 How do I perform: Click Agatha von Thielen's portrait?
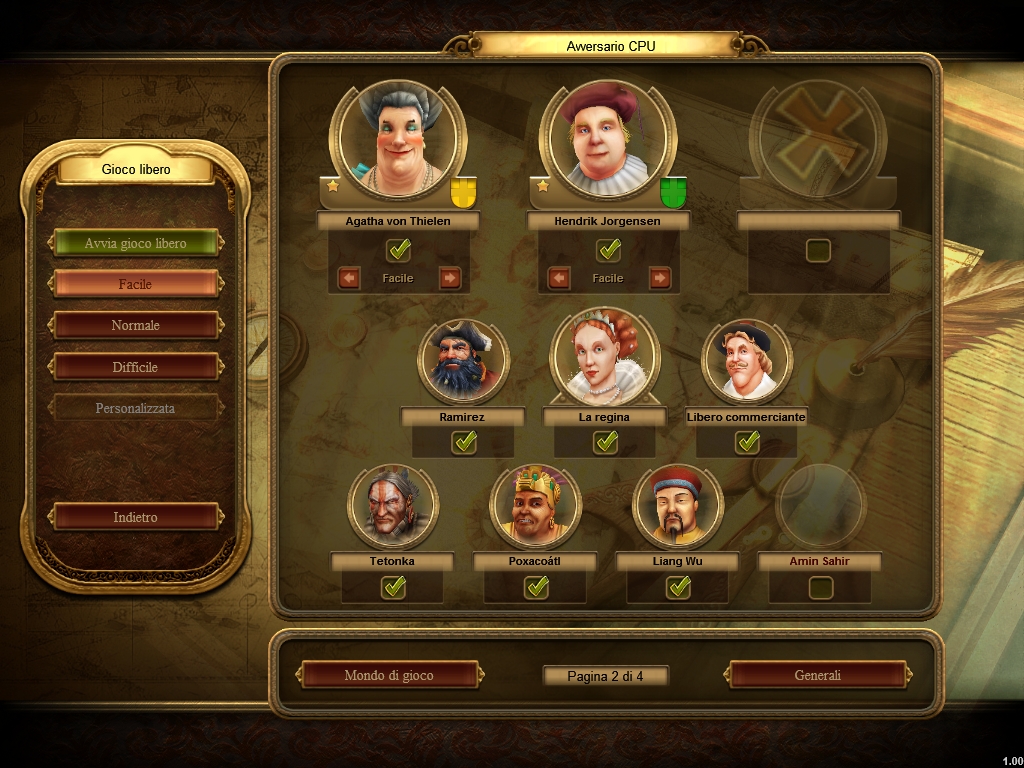point(398,141)
